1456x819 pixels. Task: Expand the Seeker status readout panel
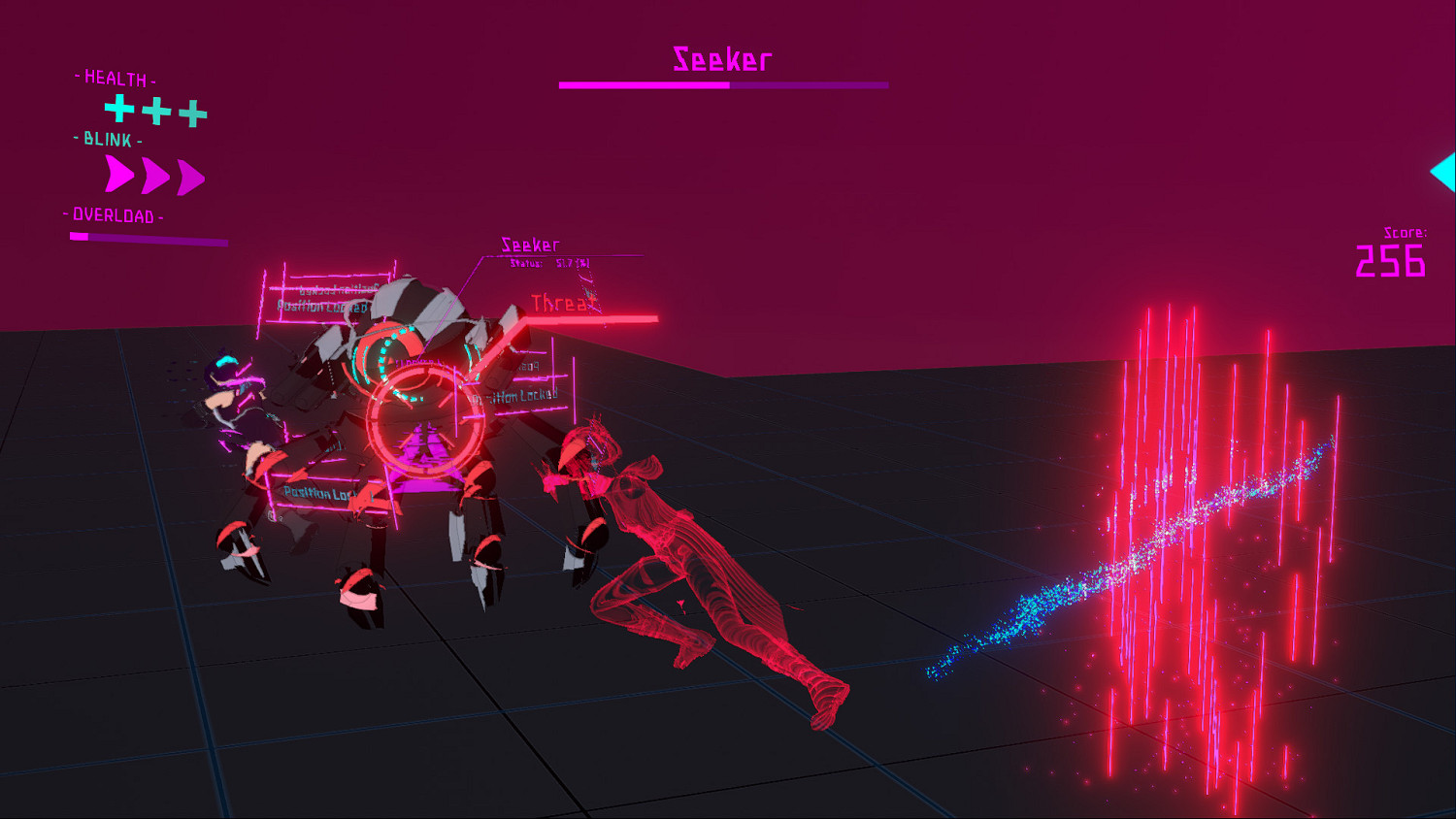coord(530,245)
